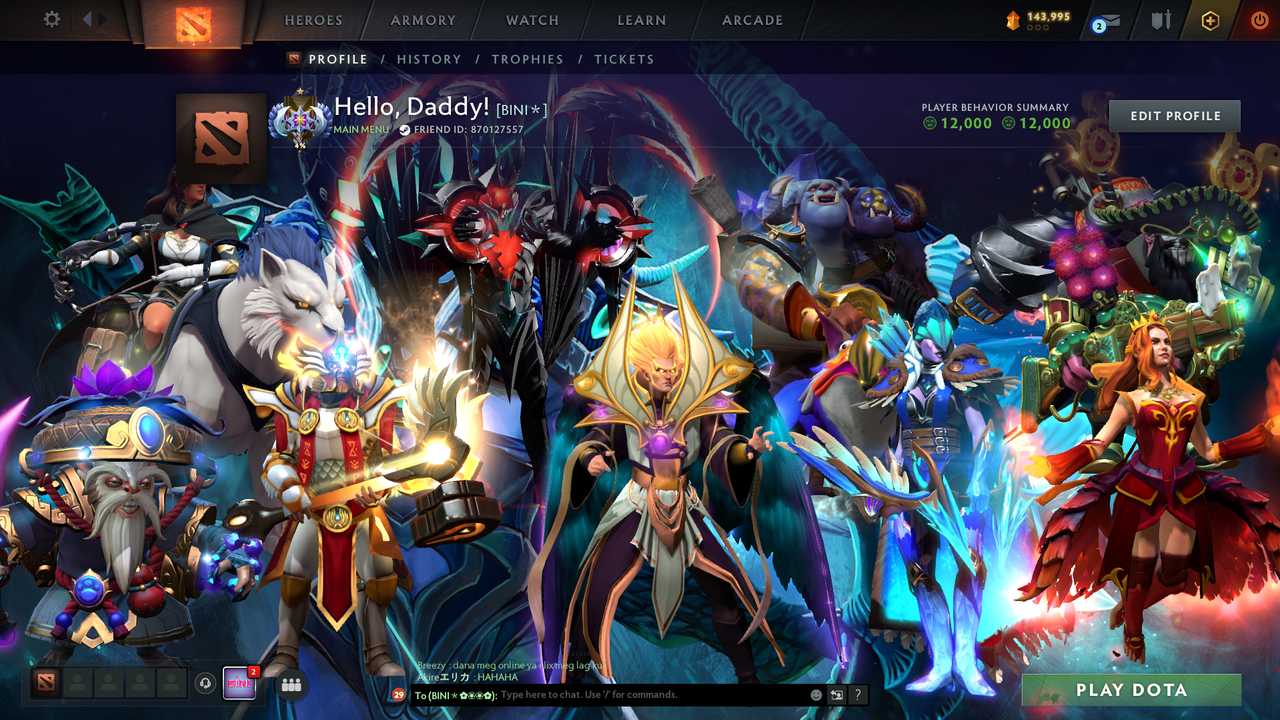This screenshot has width=1280, height=720.
Task: Click the rank medal beside the profile name
Action: (x=300, y=116)
